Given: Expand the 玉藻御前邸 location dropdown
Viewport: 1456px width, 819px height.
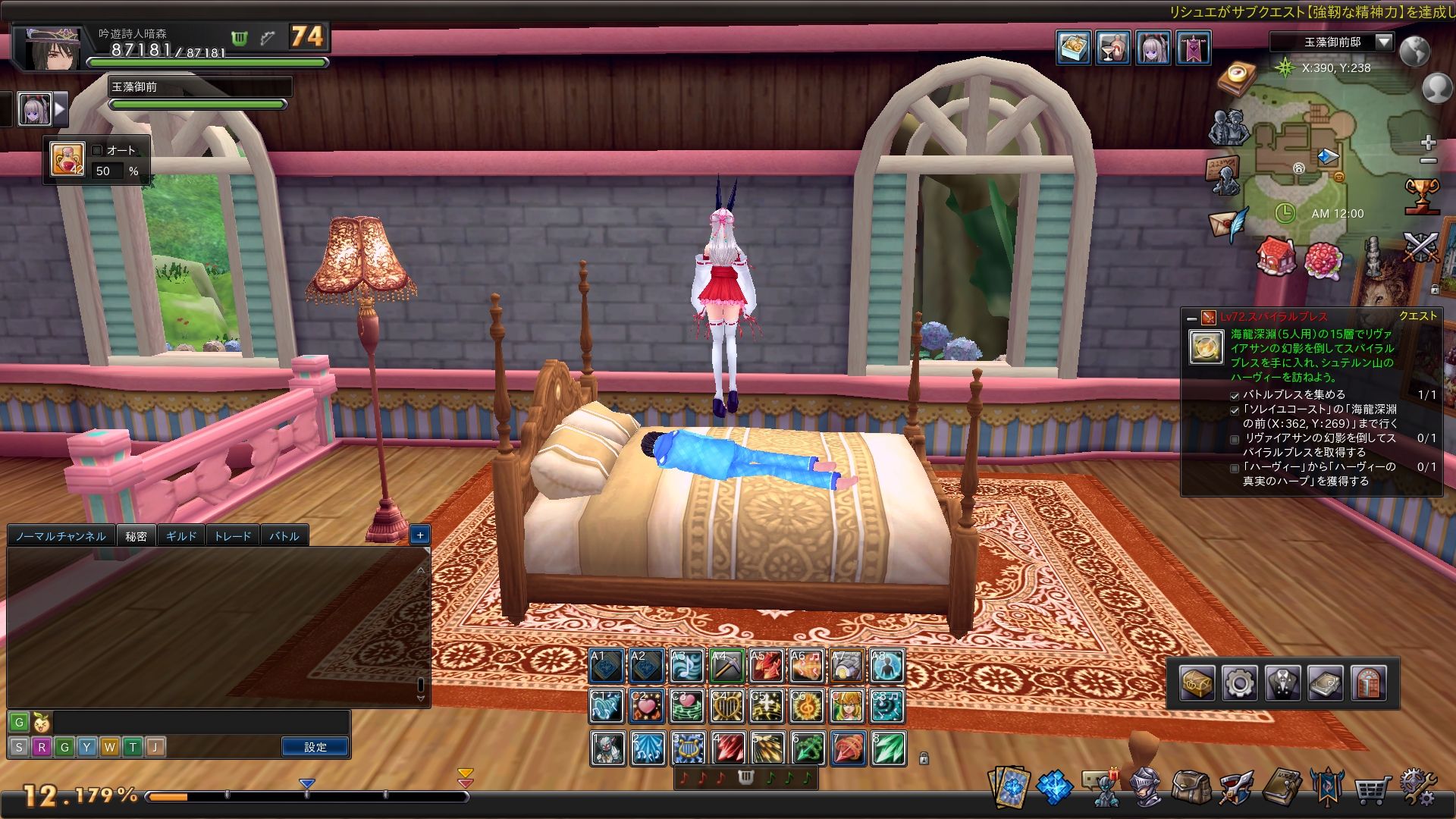Looking at the screenshot, I should pos(1384,42).
